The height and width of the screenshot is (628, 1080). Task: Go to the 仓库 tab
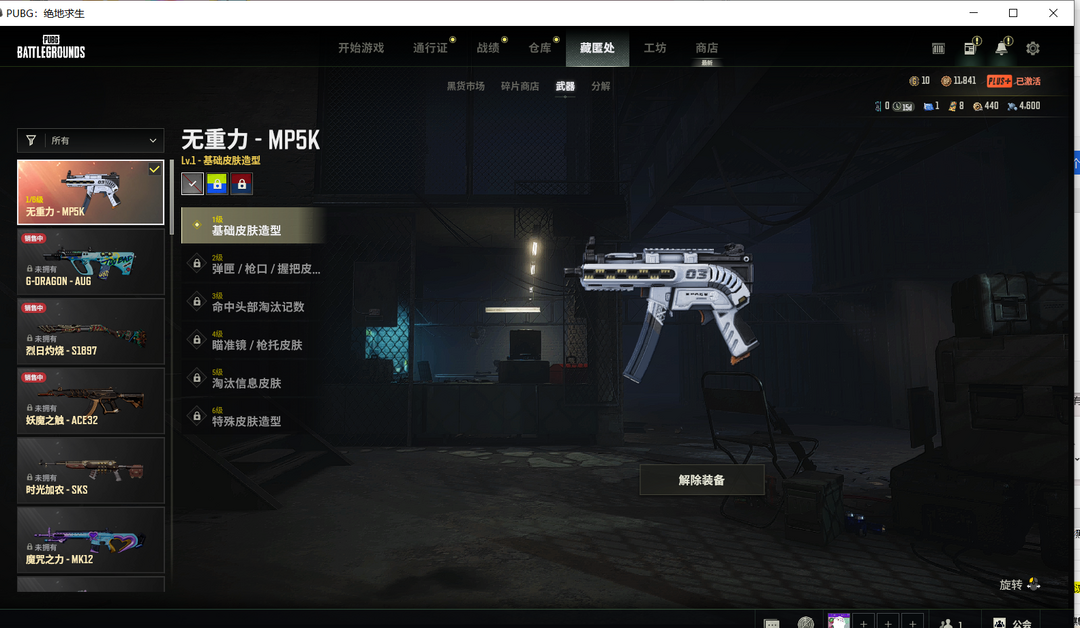[539, 48]
